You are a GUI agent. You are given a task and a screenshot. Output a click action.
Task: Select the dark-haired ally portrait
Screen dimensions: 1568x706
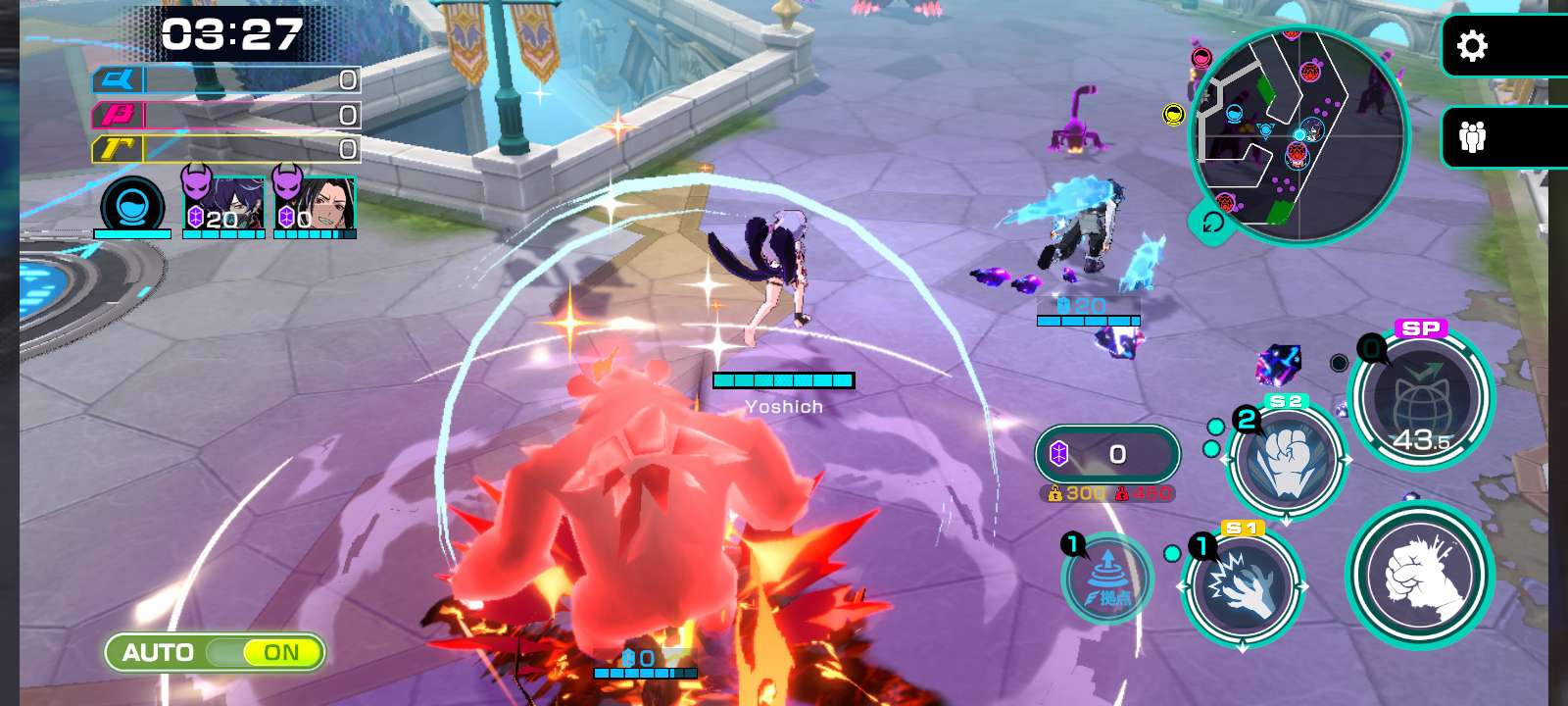(315, 204)
